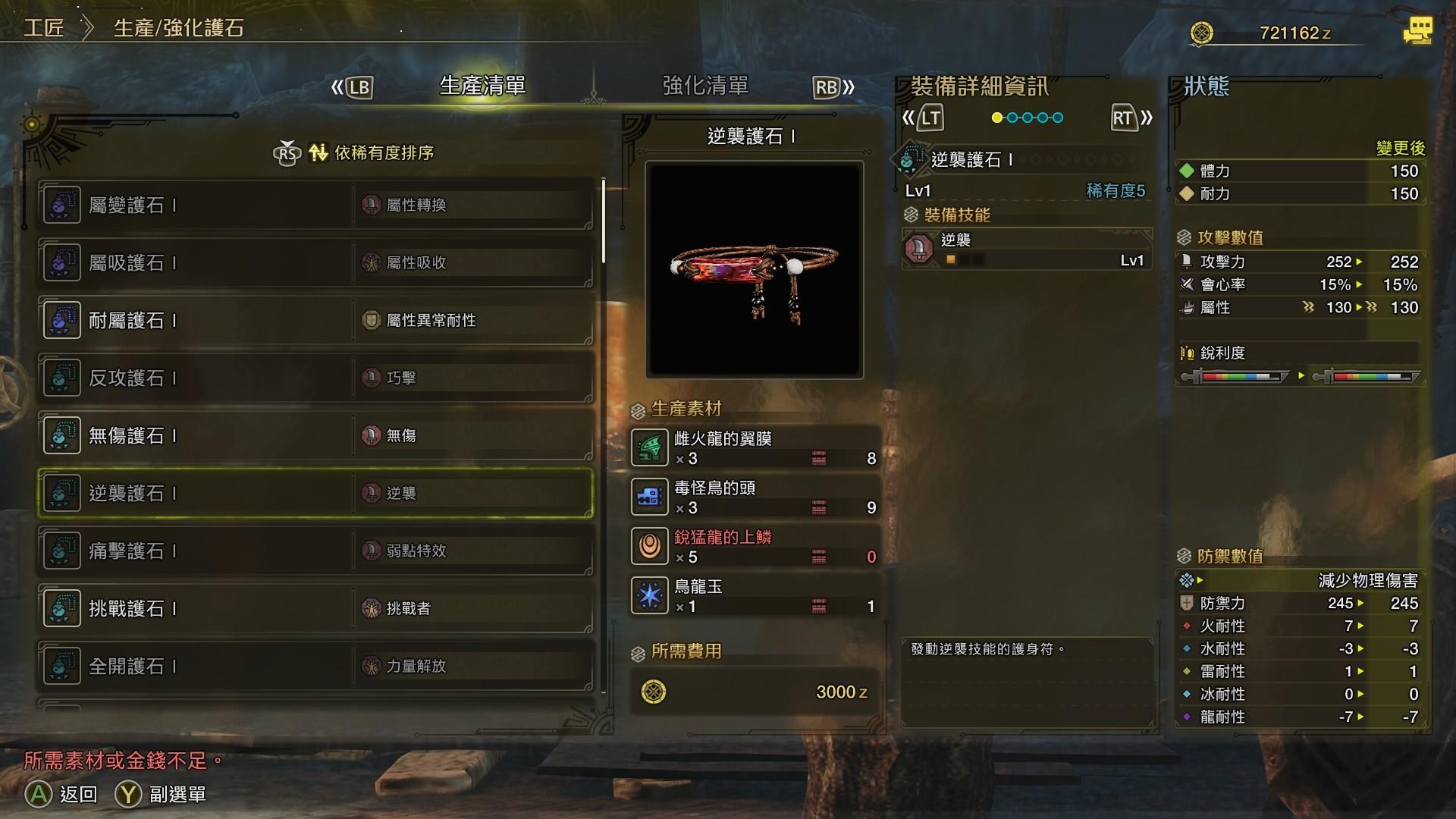The image size is (1456, 819).
Task: Click the attack power sword icon near 攻擊力
Action: point(1188,262)
